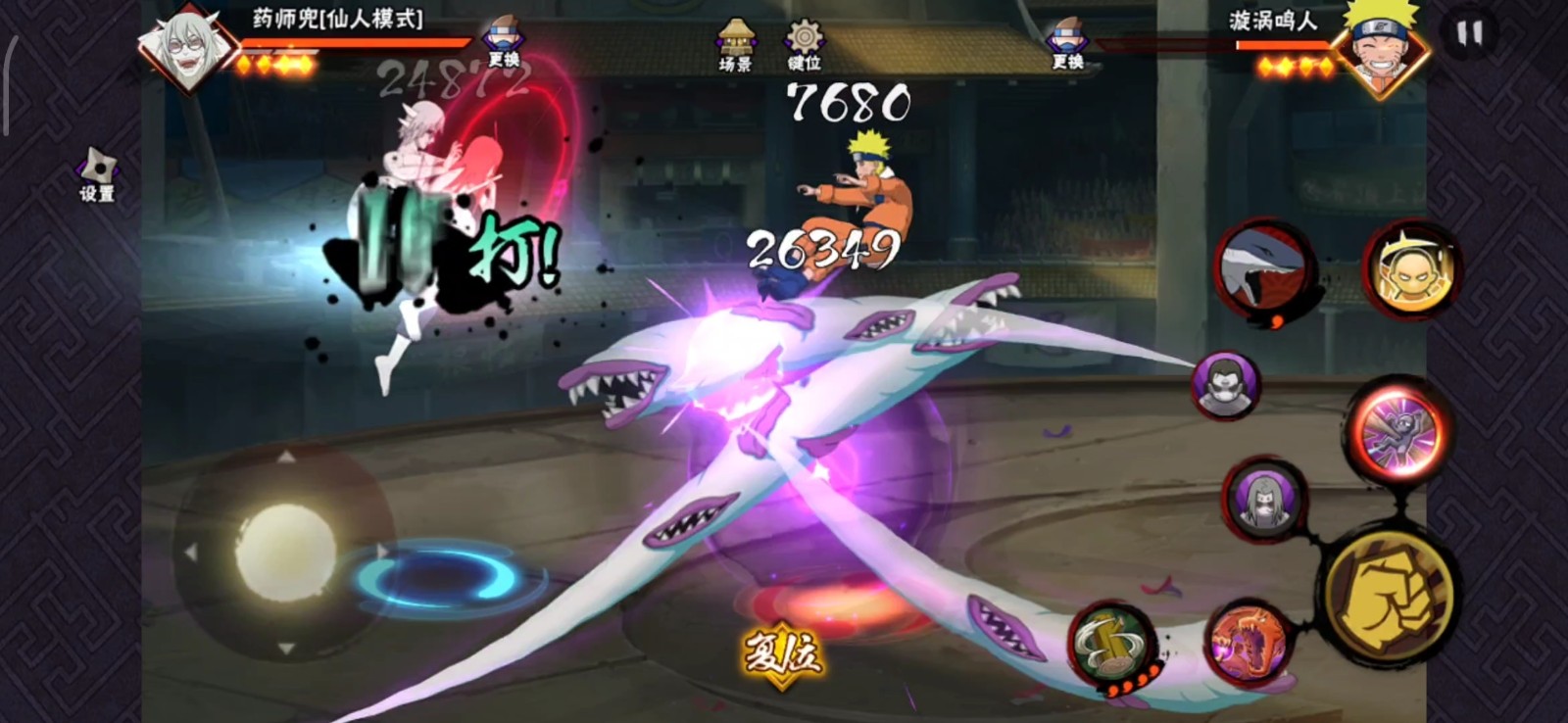Activate the orange beast skill icon
Image resolution: width=1568 pixels, height=723 pixels.
[x=1247, y=645]
